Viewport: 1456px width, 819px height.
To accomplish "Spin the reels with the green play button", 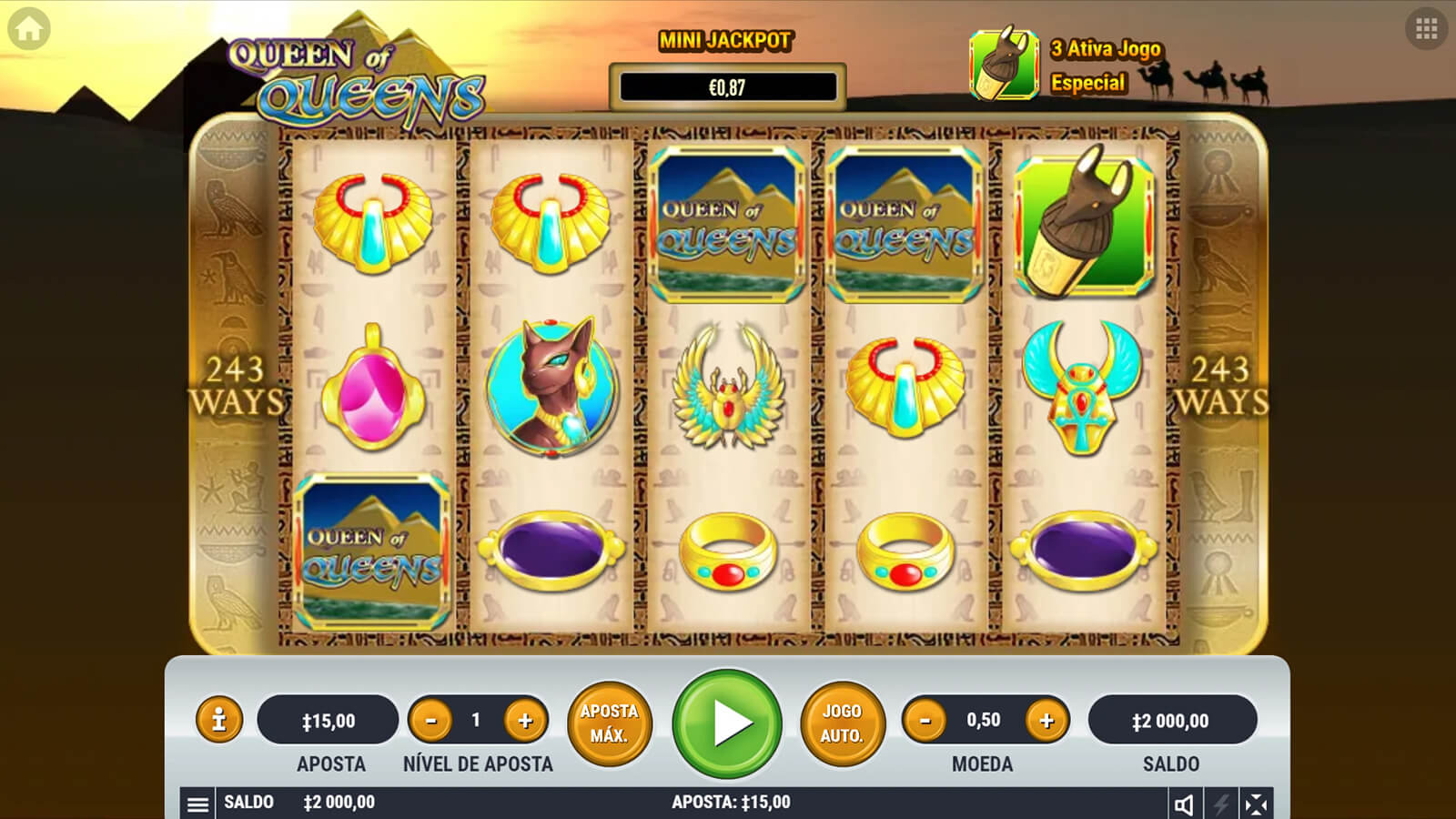I will pyautogui.click(x=727, y=723).
